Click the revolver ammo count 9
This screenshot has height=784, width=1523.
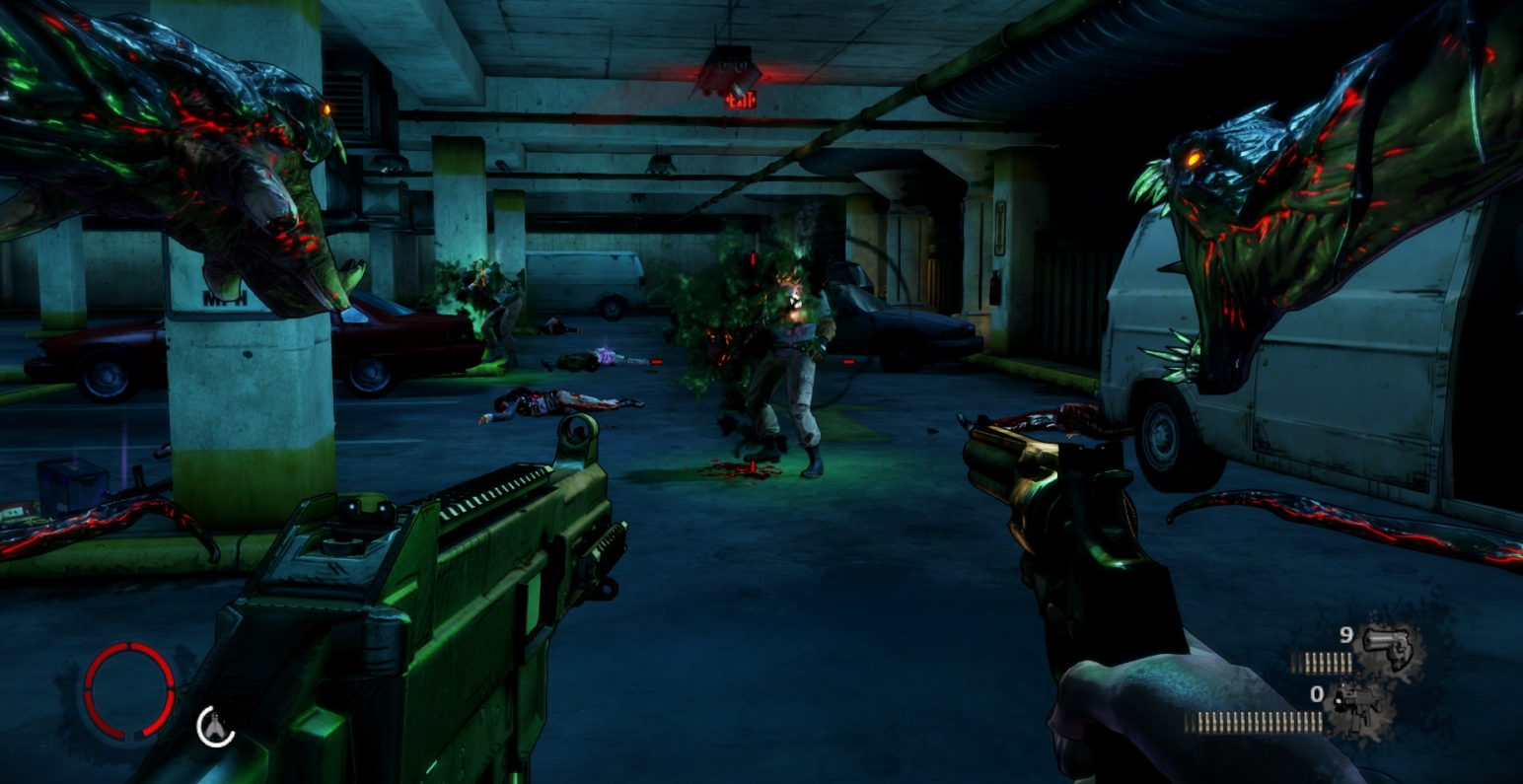click(x=1344, y=636)
